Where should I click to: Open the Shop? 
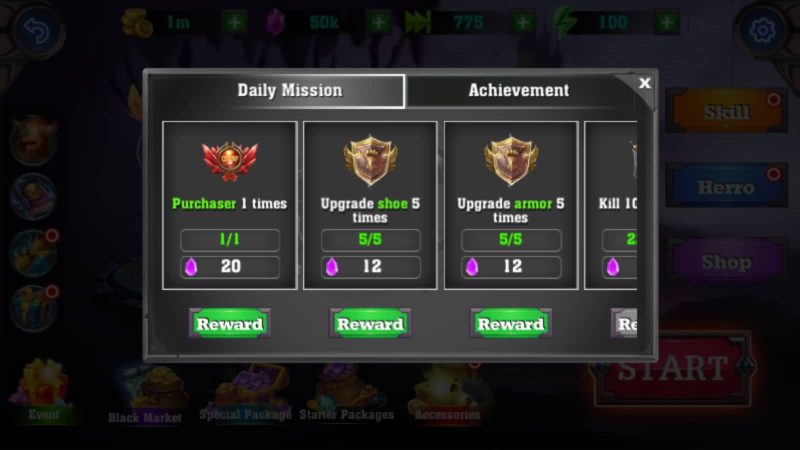(726, 262)
